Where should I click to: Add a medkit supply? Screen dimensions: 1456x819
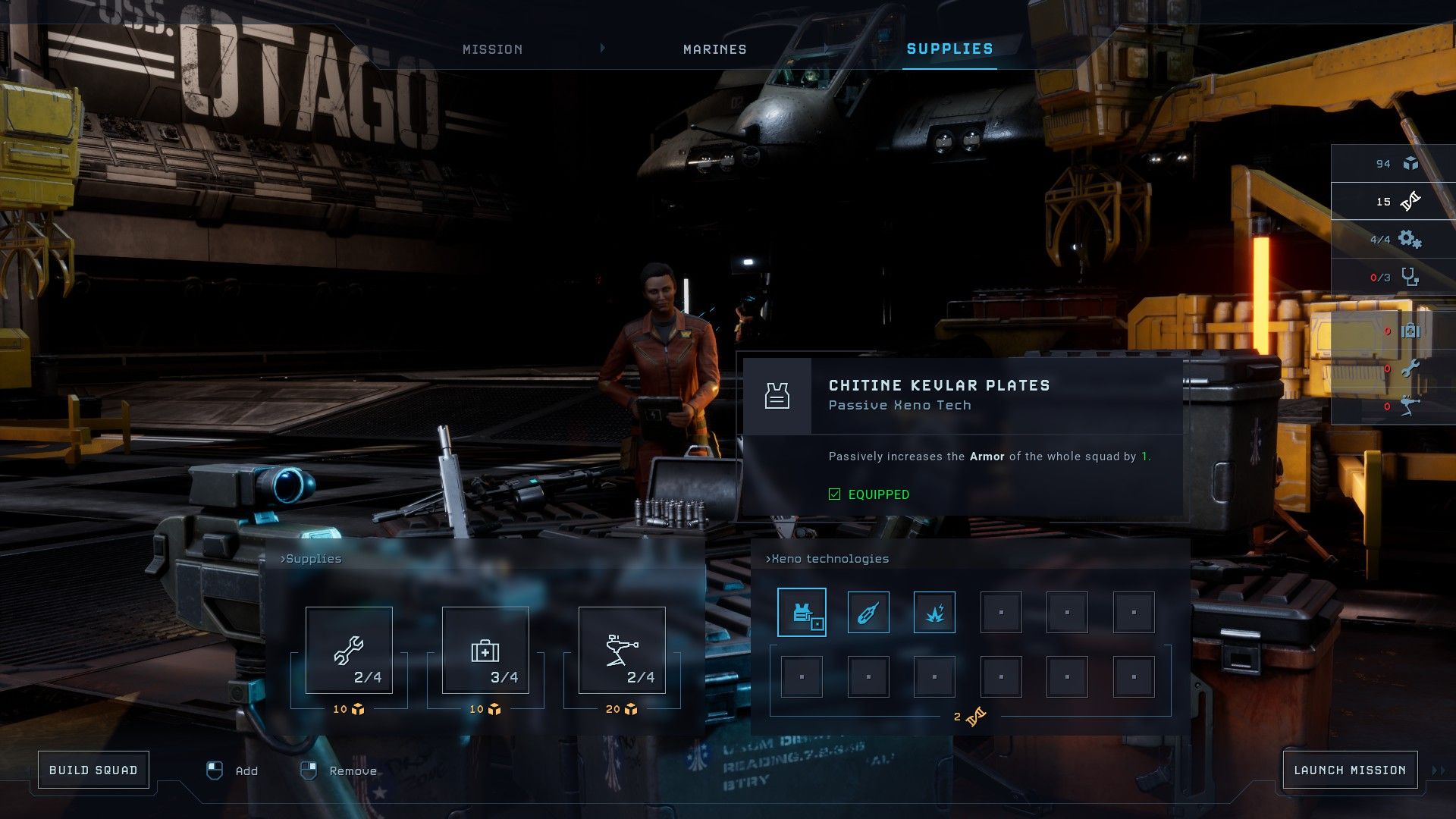coord(485,650)
